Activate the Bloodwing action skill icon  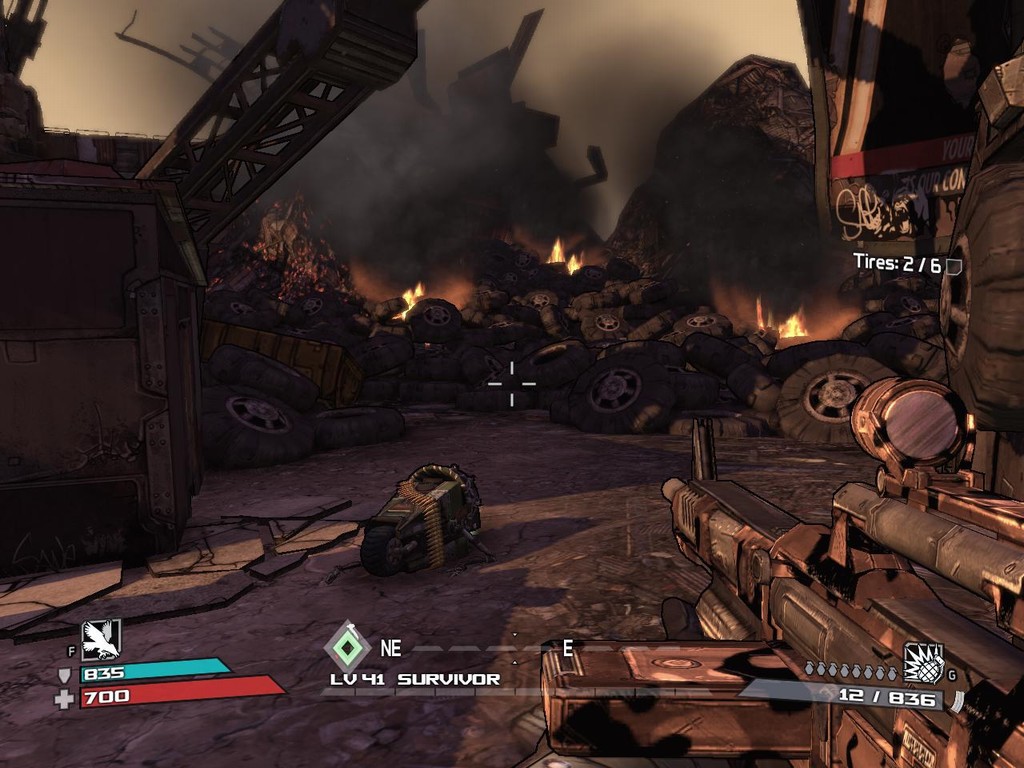101,640
